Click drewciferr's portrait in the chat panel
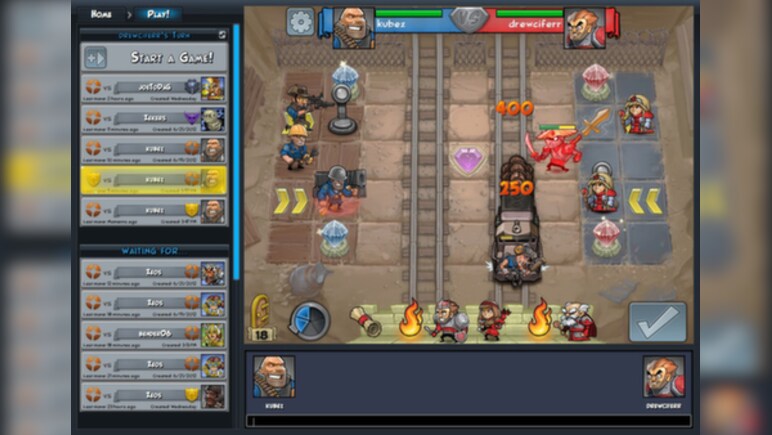 coord(664,377)
